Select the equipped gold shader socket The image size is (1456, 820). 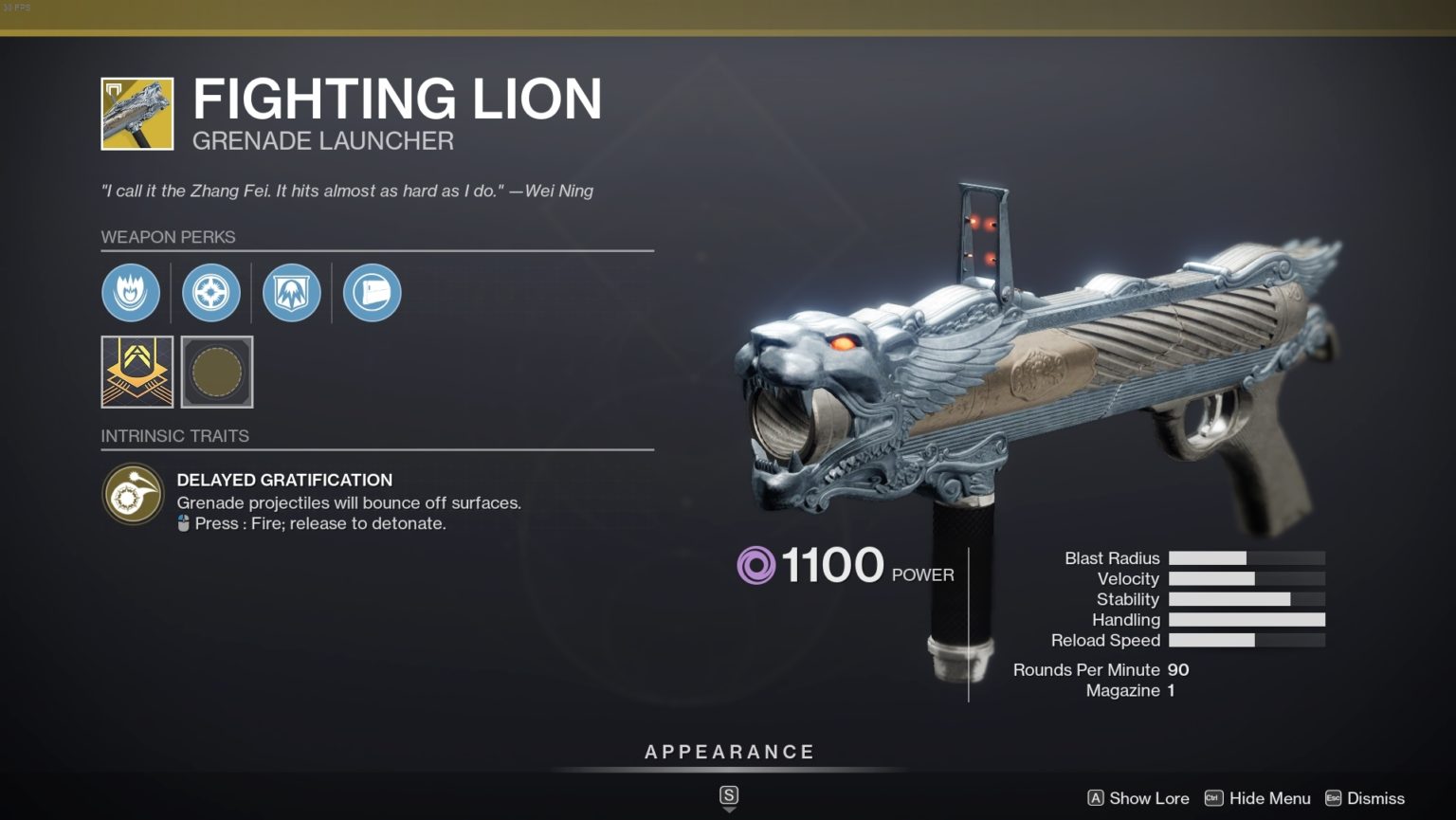(x=136, y=372)
